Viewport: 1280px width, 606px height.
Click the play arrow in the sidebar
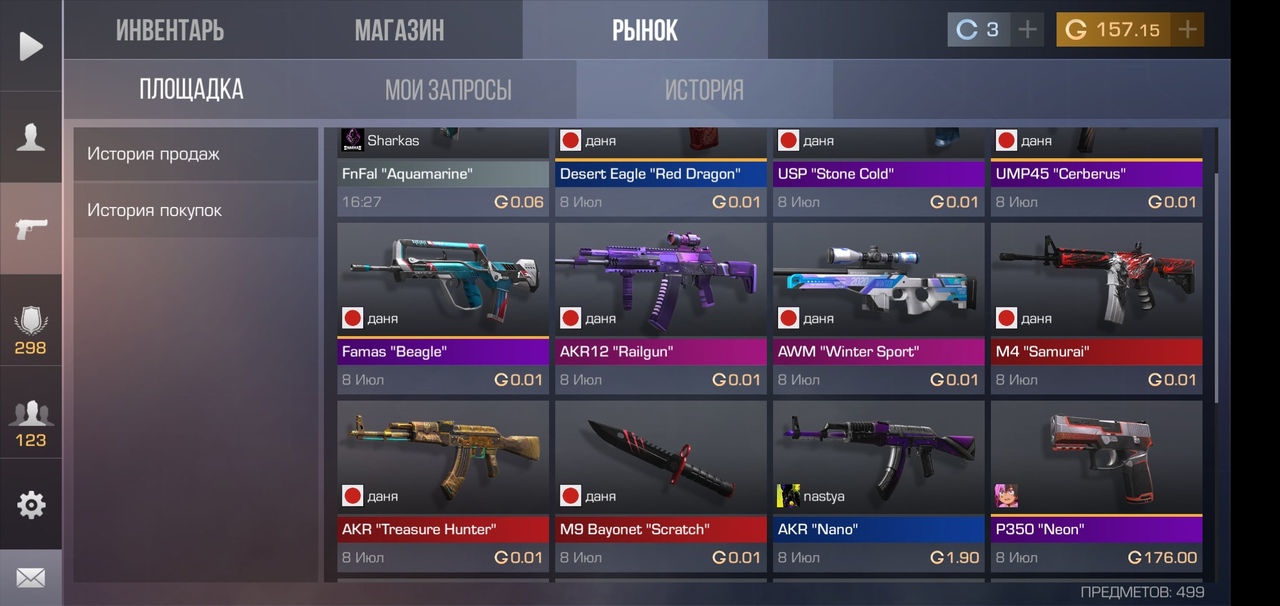pyautogui.click(x=31, y=46)
